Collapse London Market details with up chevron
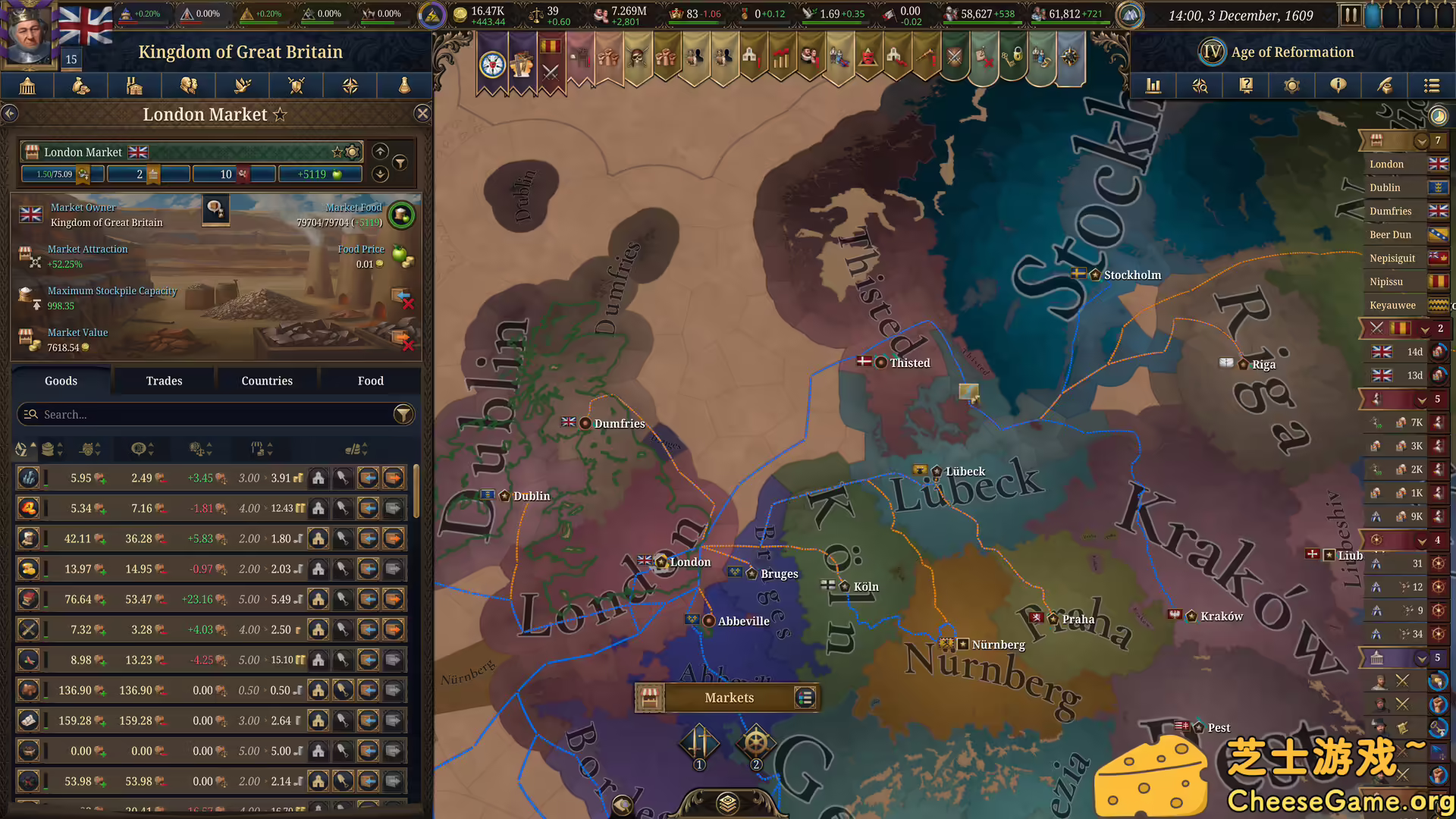The height and width of the screenshot is (819, 1456). tap(380, 150)
